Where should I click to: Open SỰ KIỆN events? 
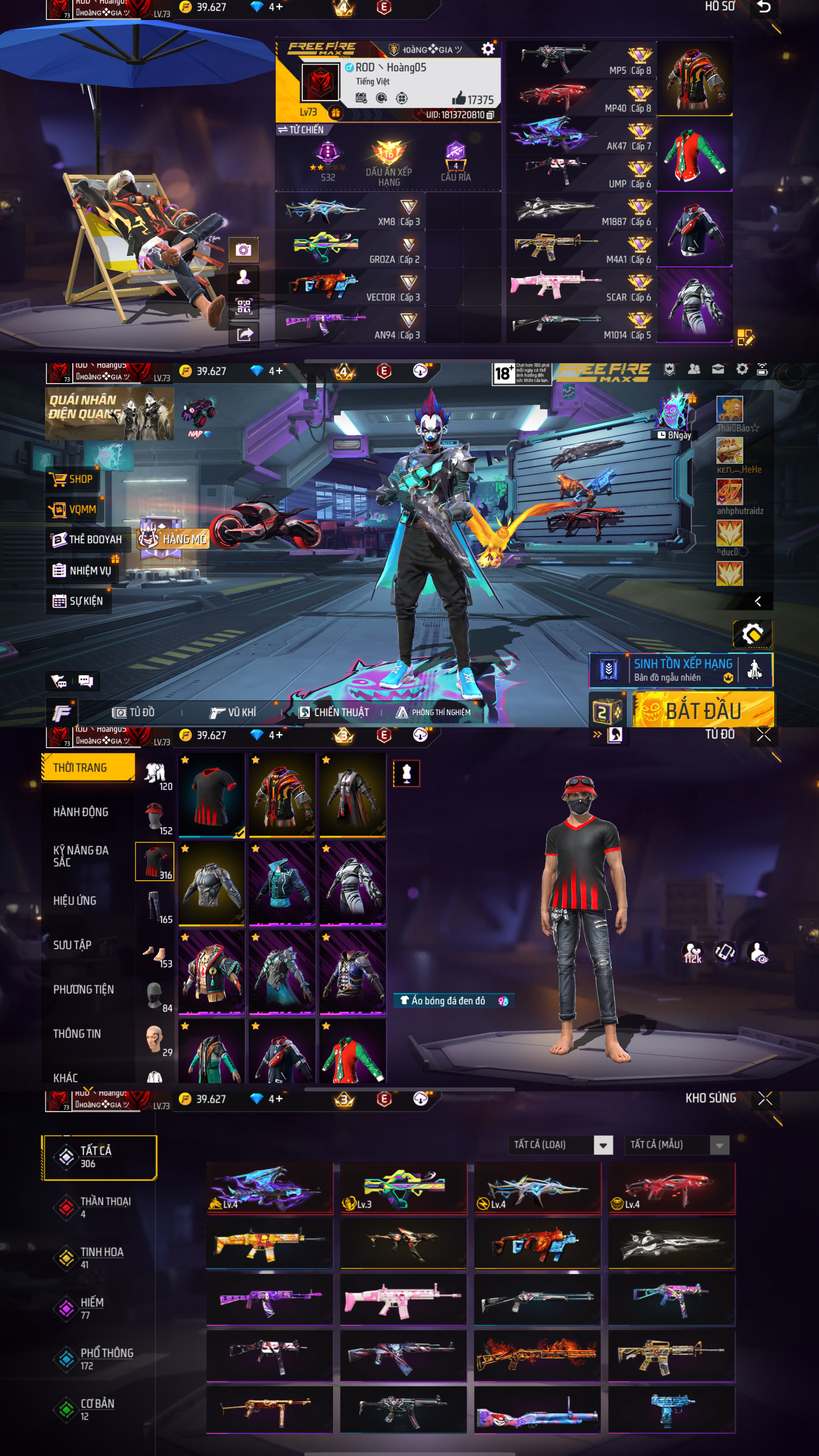[78, 600]
